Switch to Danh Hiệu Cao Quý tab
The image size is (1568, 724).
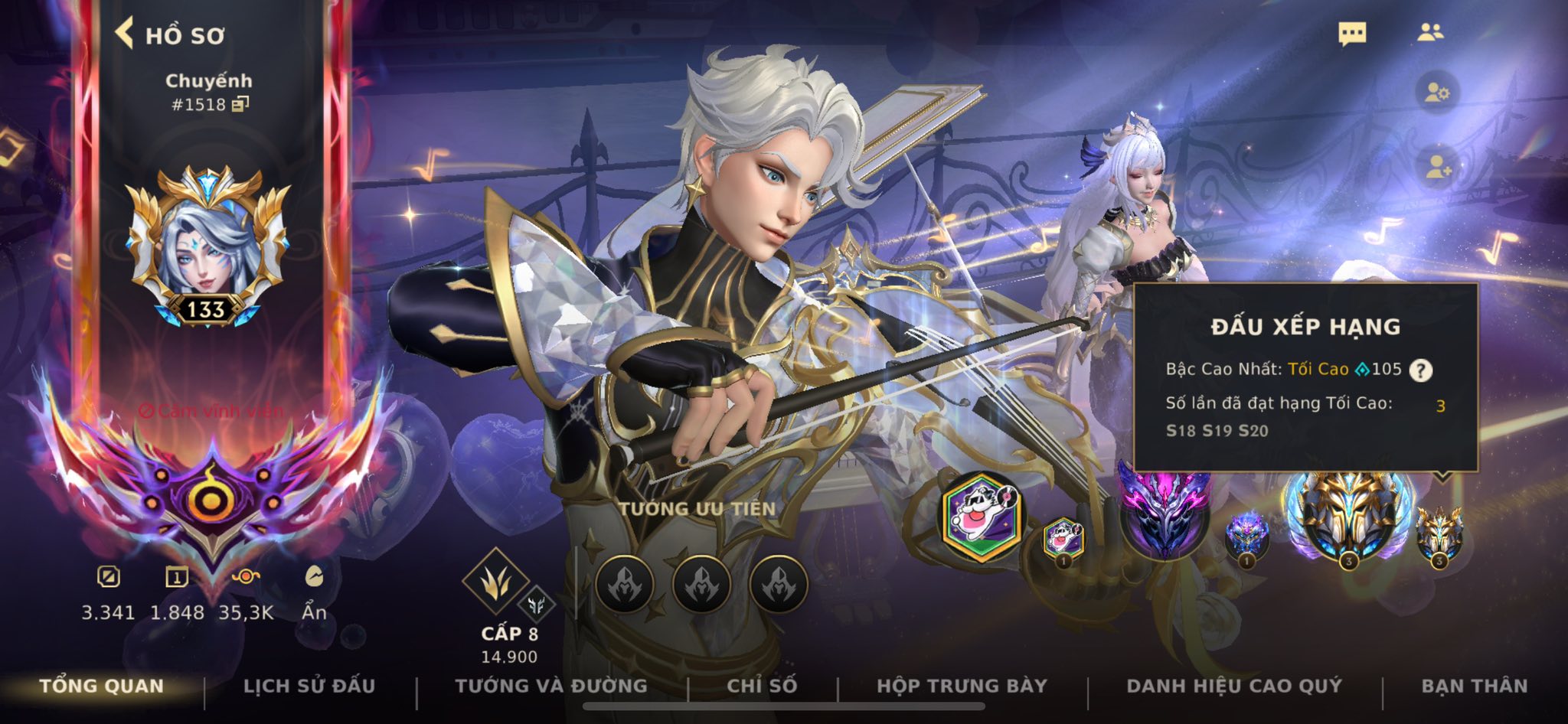[1234, 686]
